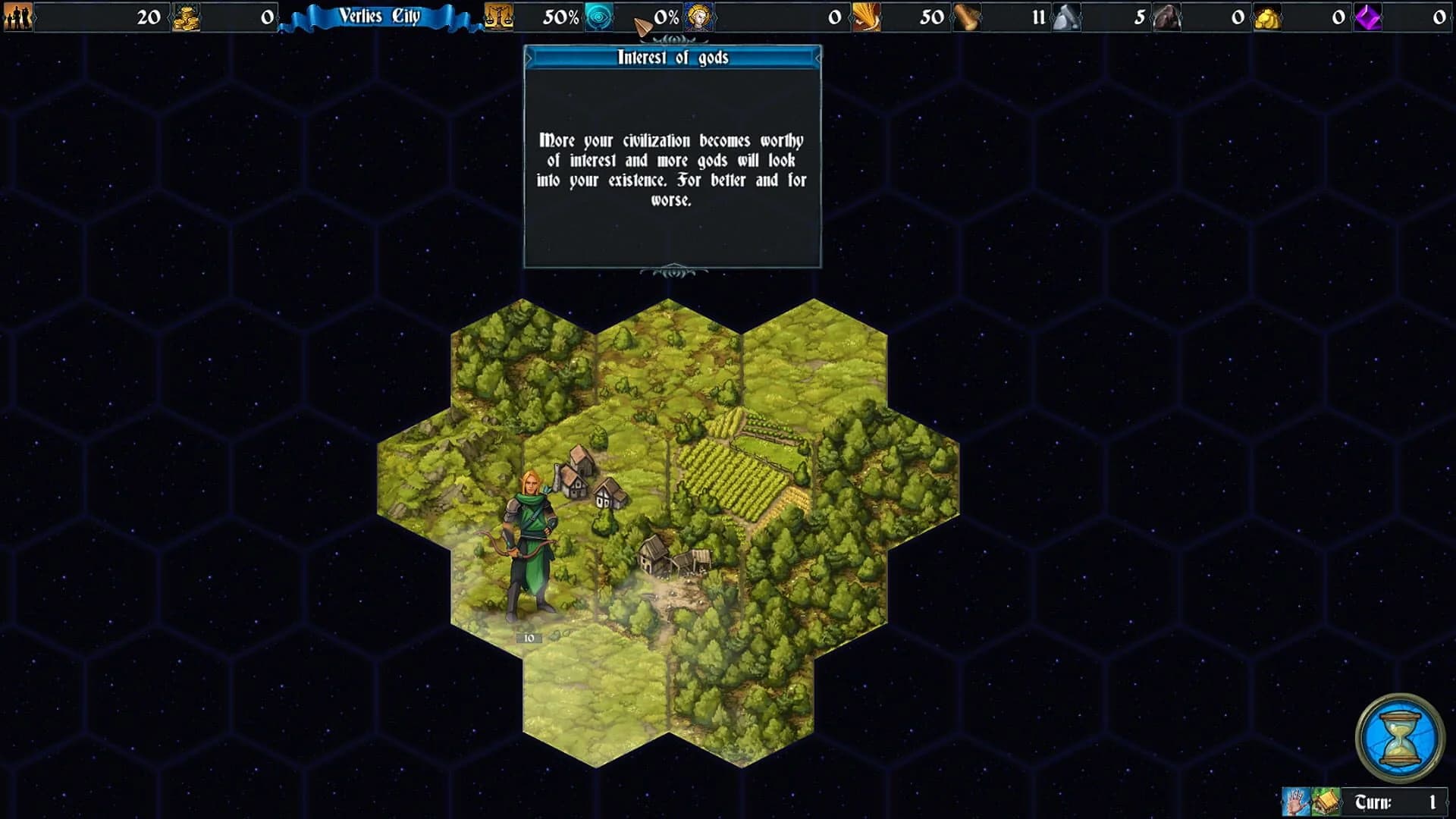Click the gold coins resource icon
The width and height of the screenshot is (1456, 819).
[186, 15]
